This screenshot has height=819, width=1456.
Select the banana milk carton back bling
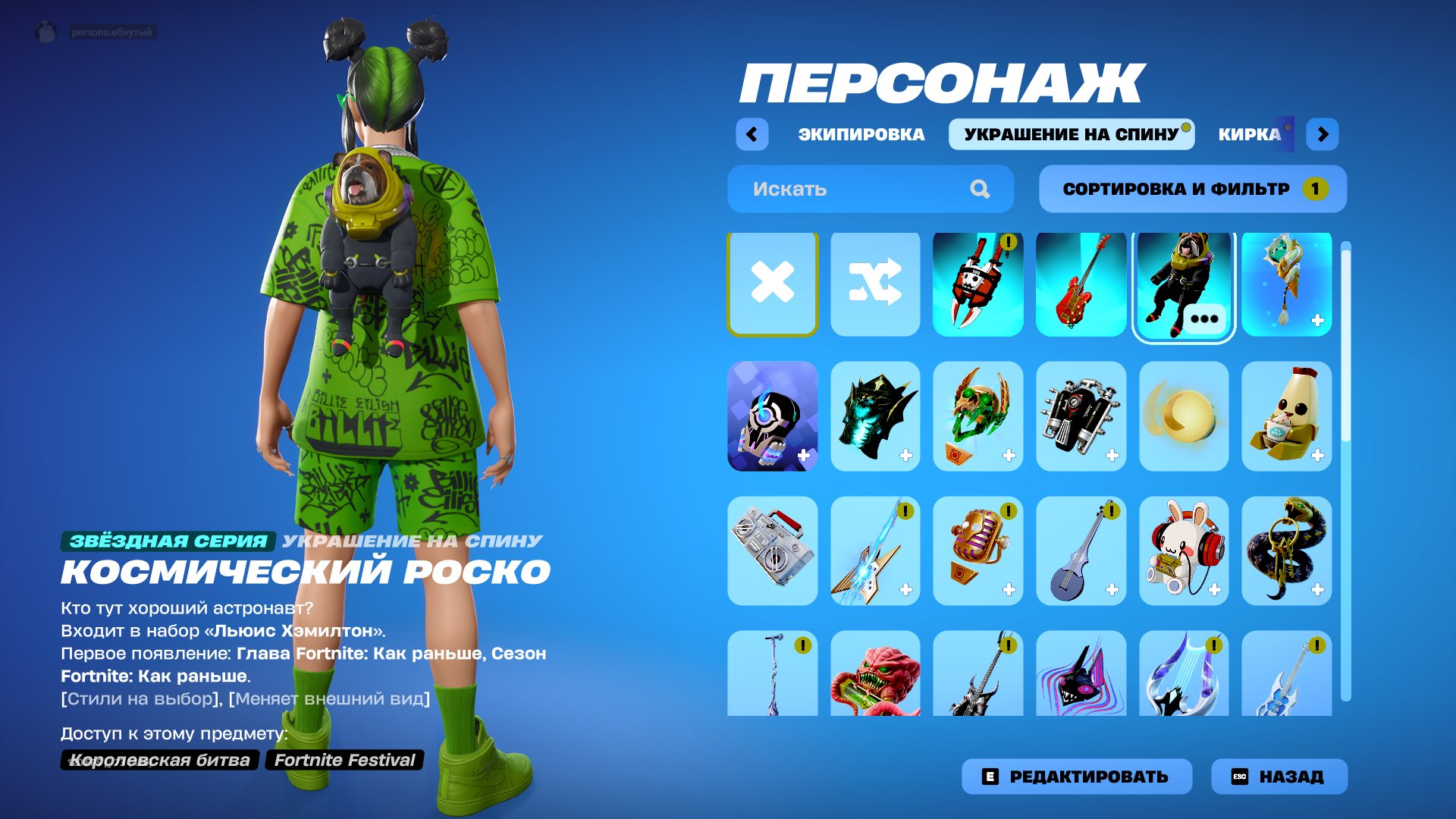1287,418
